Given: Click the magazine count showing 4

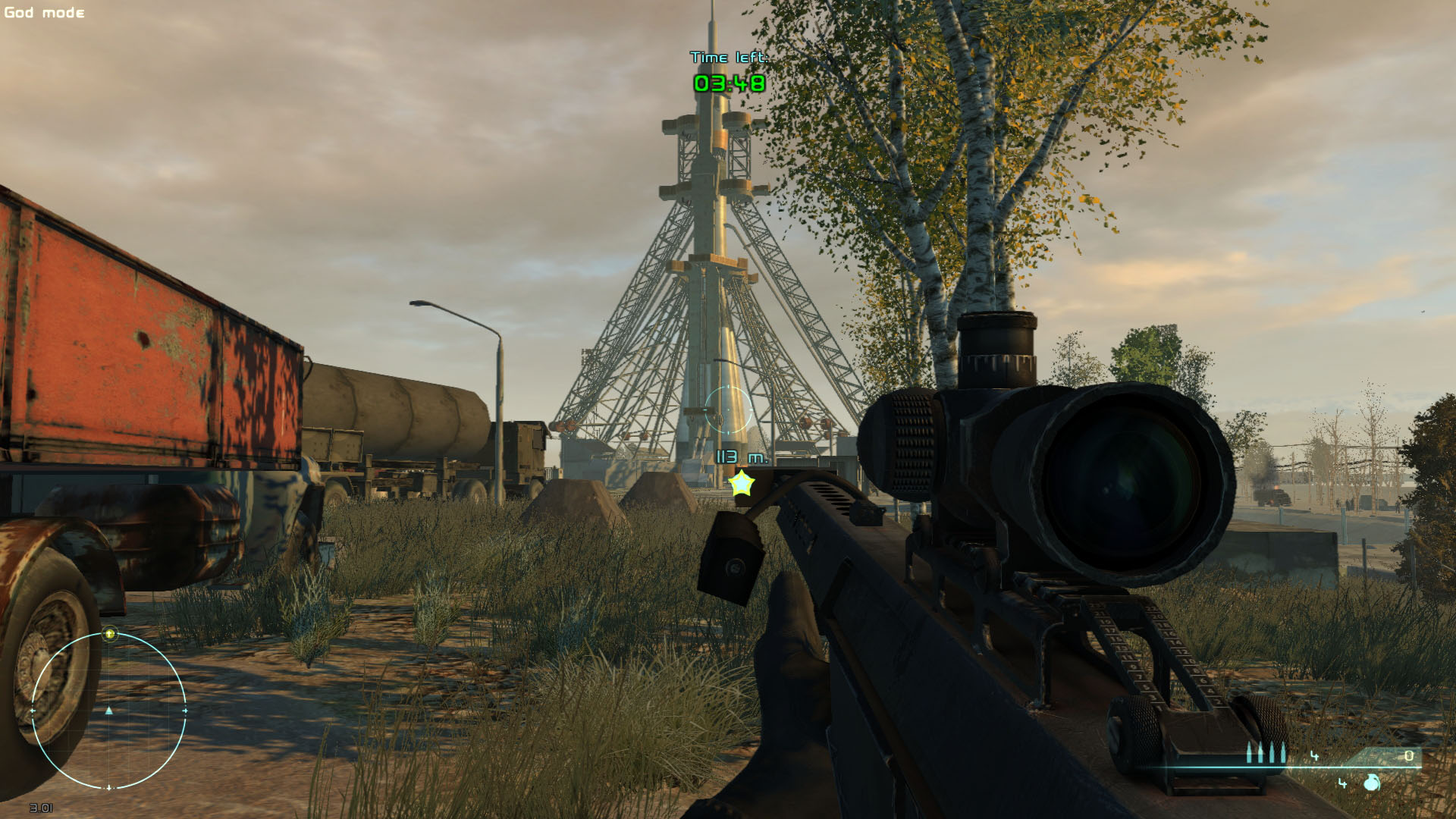Looking at the screenshot, I should [x=1315, y=757].
